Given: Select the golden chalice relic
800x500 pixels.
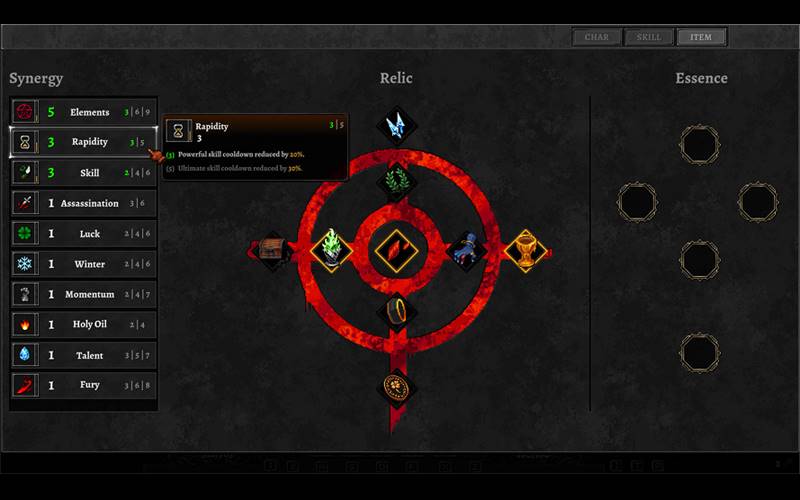Looking at the screenshot, I should pyautogui.click(x=526, y=249).
